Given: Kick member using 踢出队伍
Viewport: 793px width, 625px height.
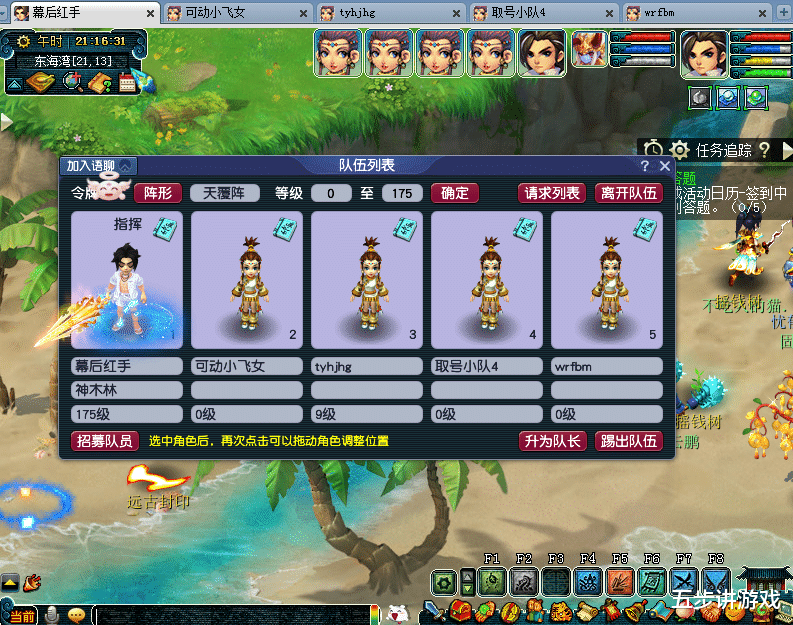Looking at the screenshot, I should coord(628,441).
